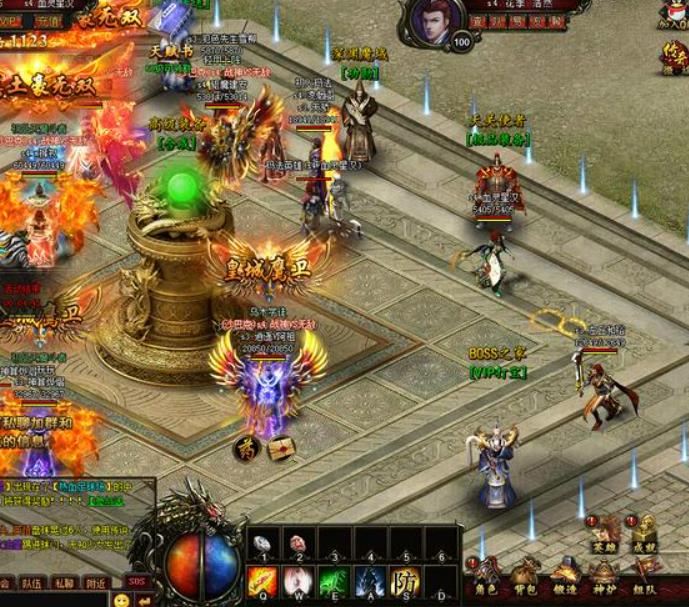The width and height of the screenshot is (689, 607).
Task: Open the 成就 achievements icon
Action: point(645,533)
